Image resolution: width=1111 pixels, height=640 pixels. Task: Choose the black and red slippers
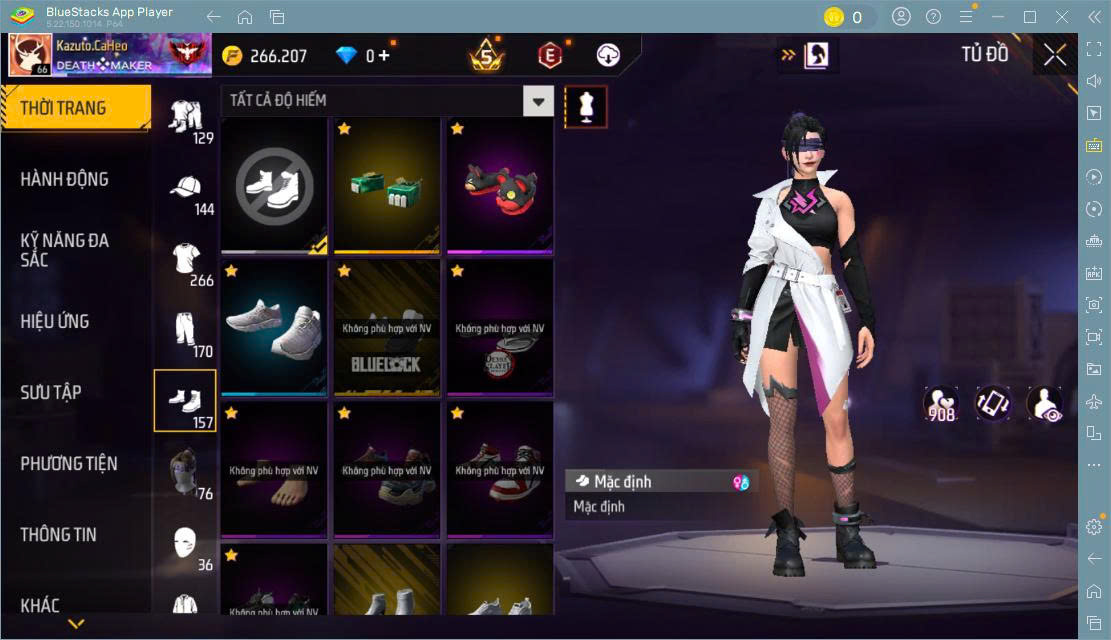(500, 185)
